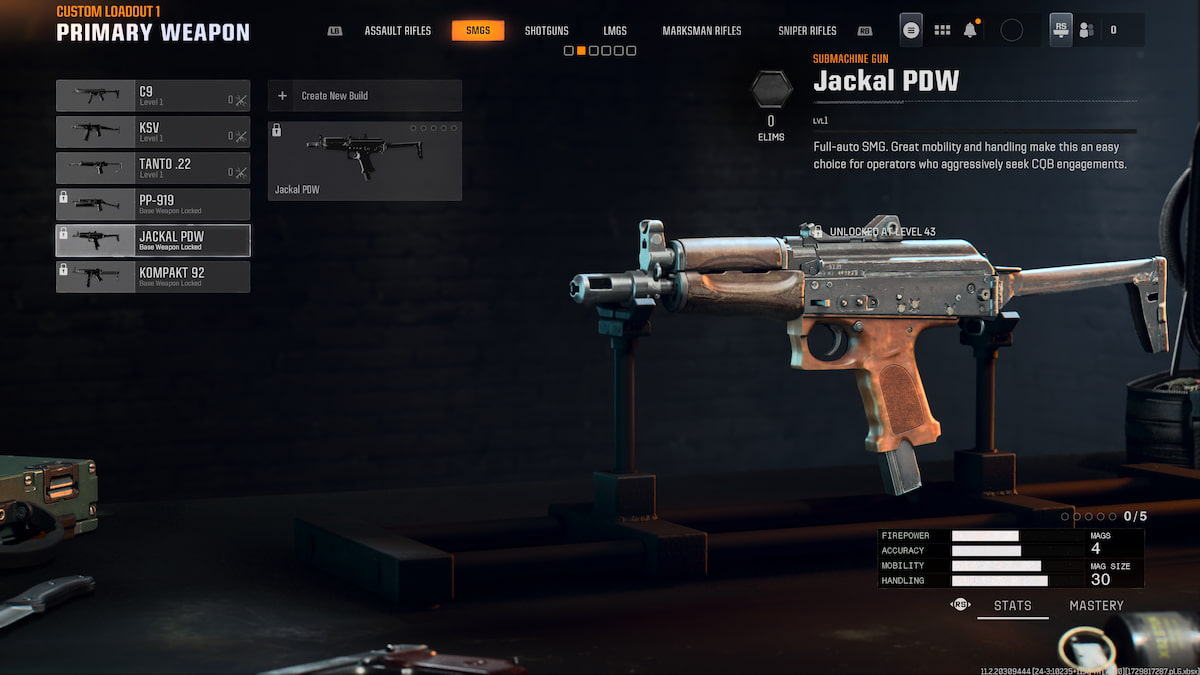Switch to the Mastery tab

coord(1096,606)
